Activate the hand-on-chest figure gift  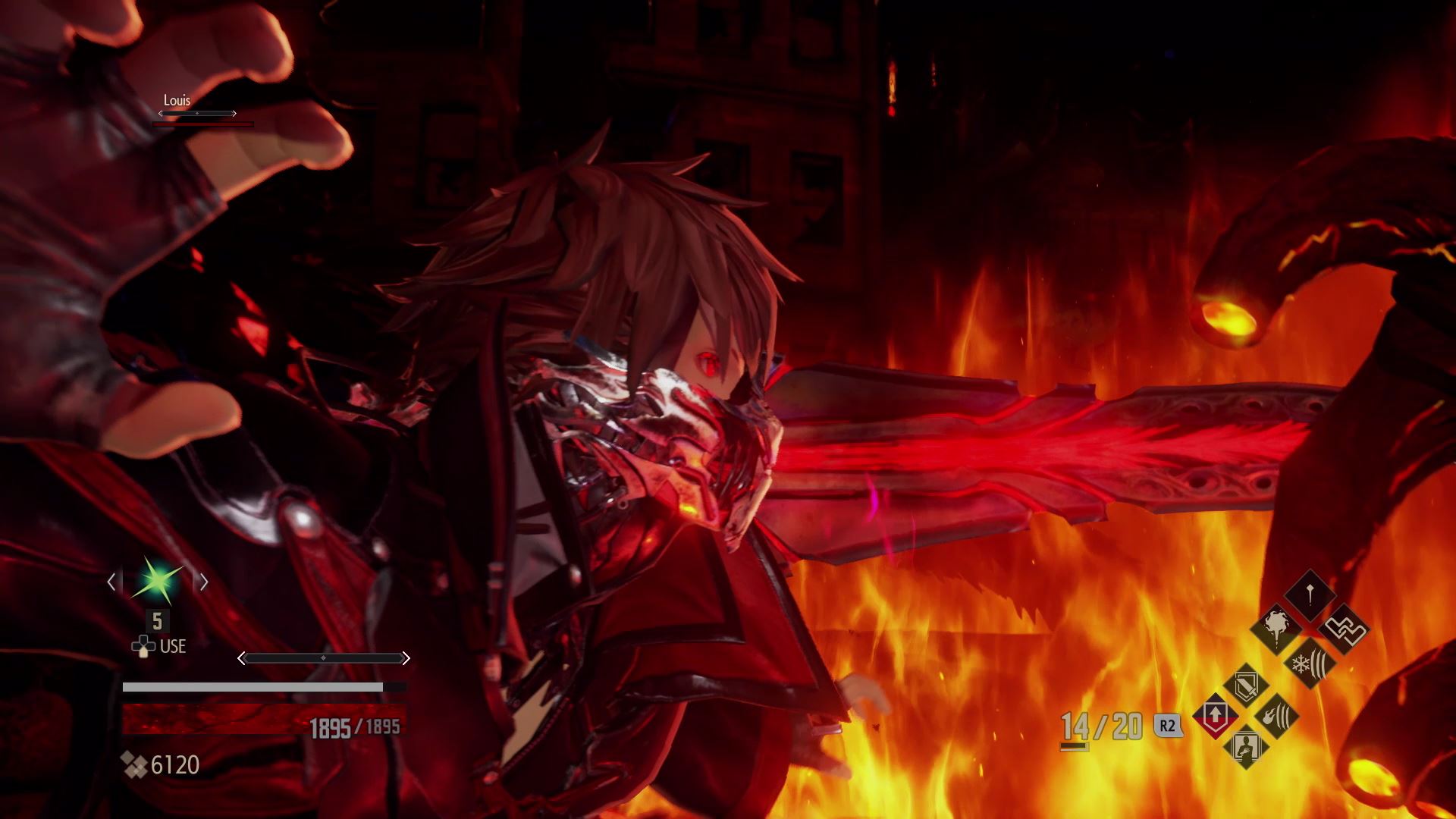click(1246, 747)
